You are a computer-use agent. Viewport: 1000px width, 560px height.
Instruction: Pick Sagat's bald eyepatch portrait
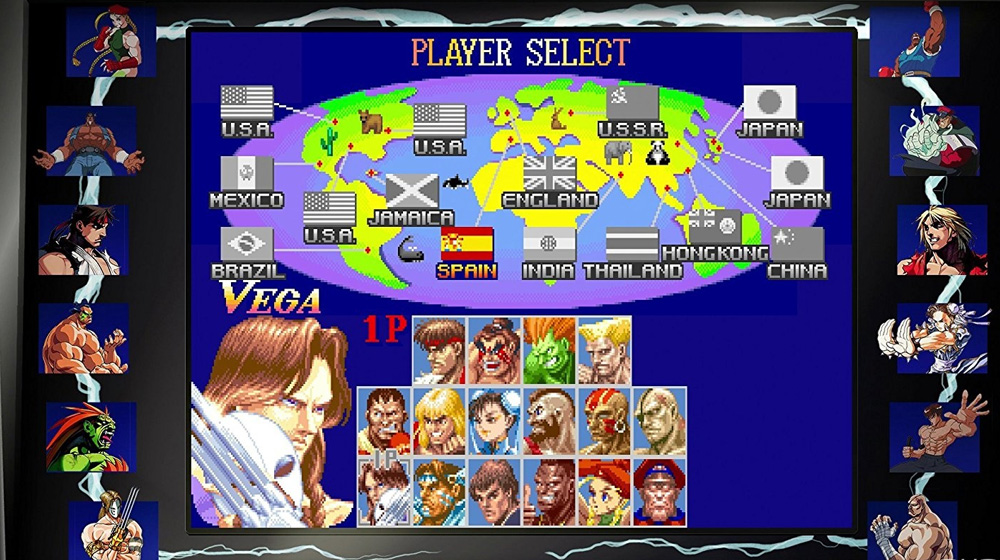pos(659,421)
